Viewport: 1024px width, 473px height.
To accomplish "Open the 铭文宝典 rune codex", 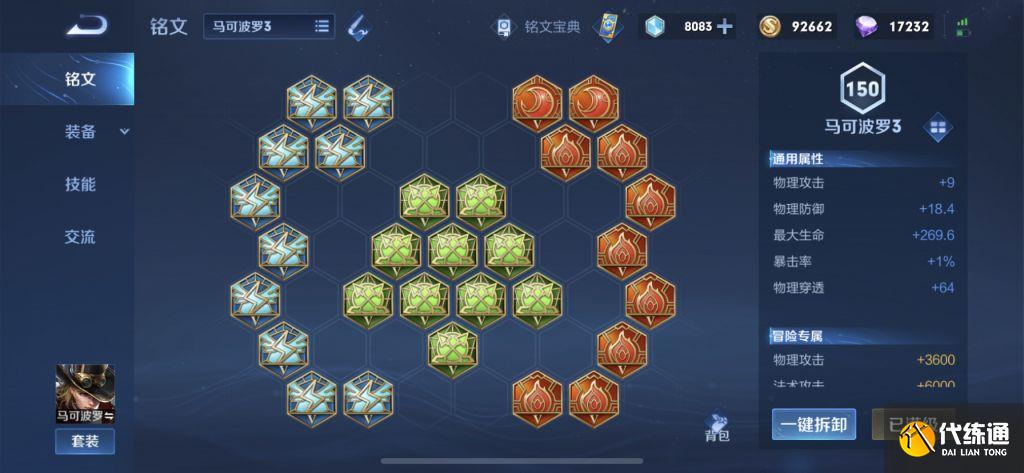I will [x=539, y=27].
